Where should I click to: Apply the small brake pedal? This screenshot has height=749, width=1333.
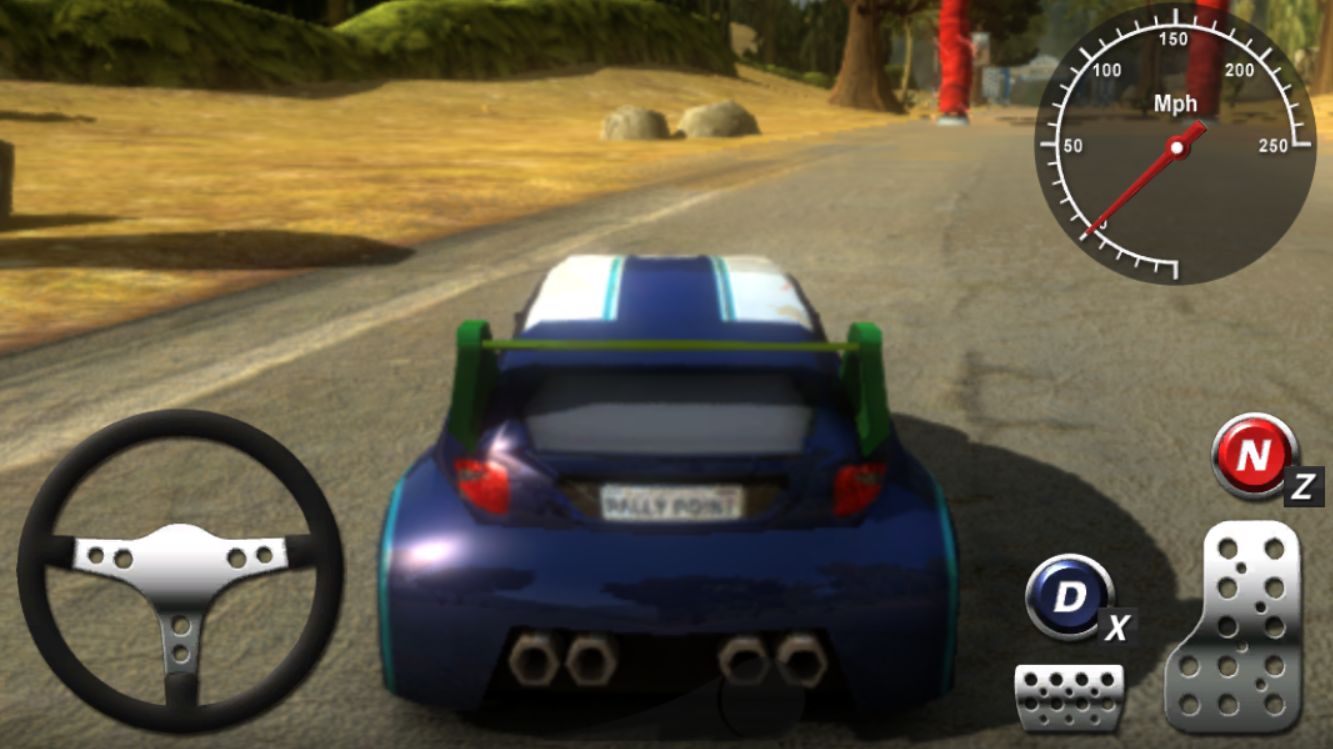pyautogui.click(x=1068, y=695)
